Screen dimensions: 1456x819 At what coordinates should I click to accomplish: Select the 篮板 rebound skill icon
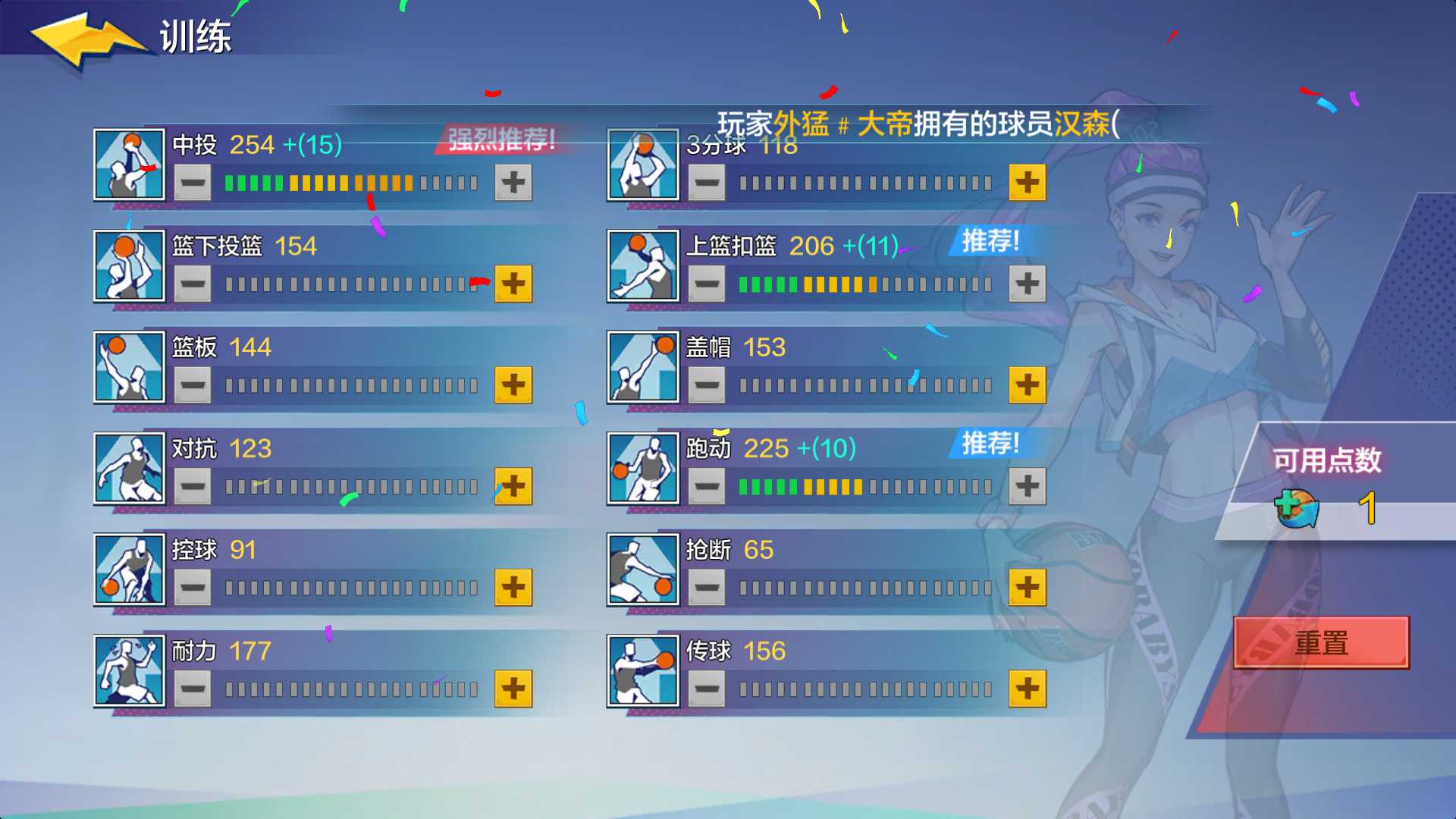click(x=129, y=367)
